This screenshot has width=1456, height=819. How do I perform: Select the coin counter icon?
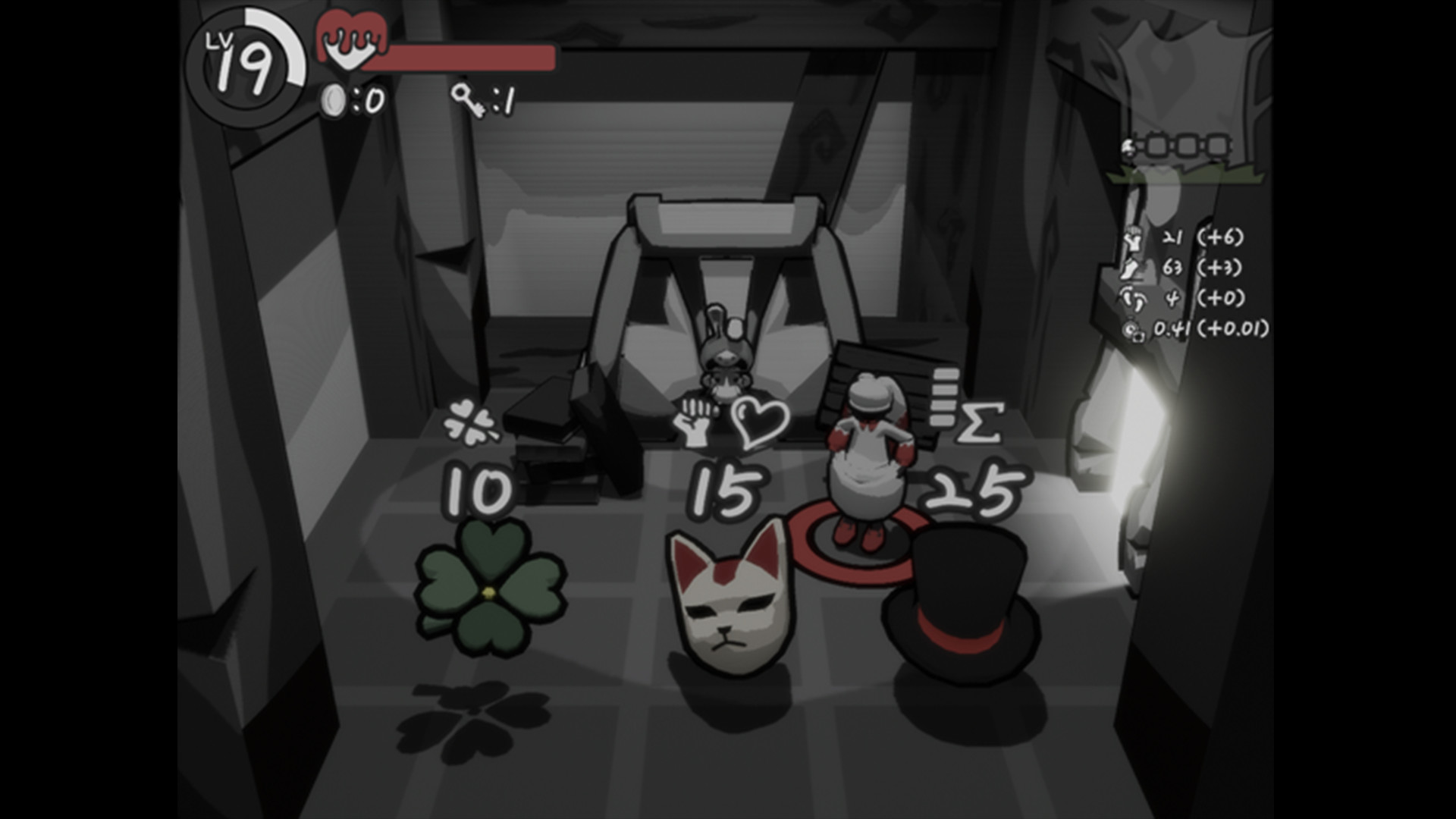click(x=332, y=97)
